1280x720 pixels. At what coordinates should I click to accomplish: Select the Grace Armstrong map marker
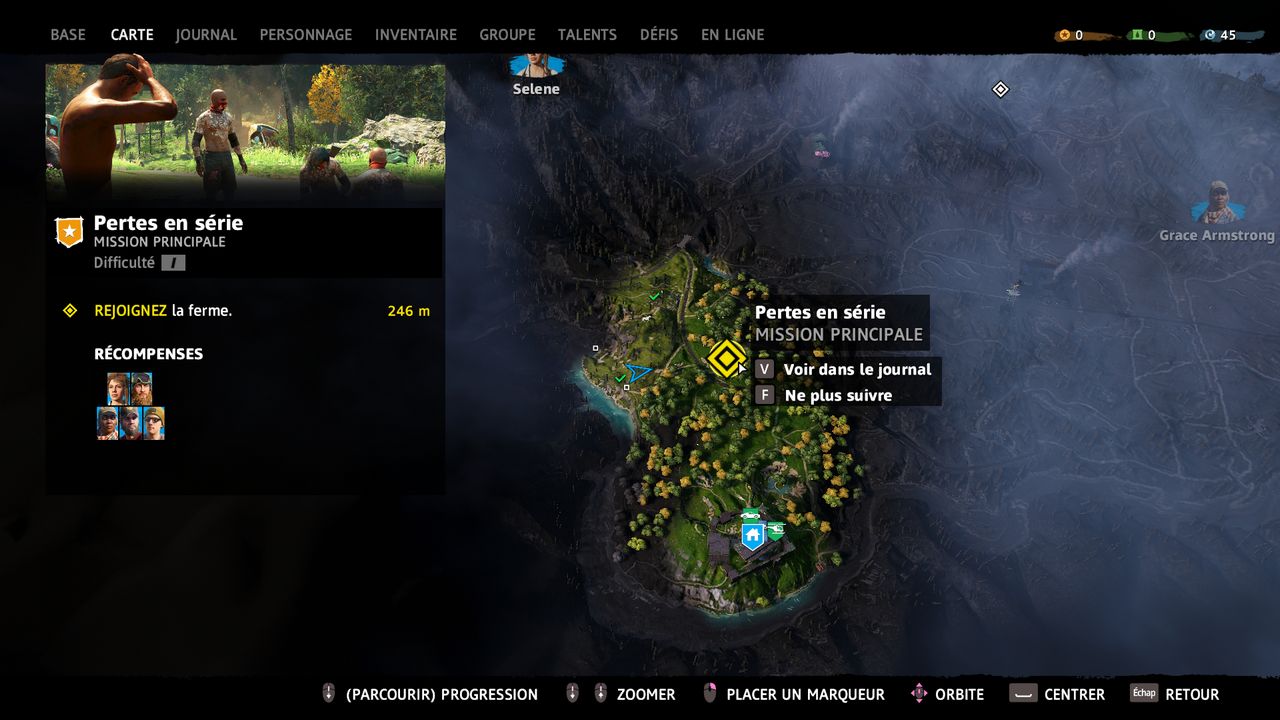pos(1217,203)
